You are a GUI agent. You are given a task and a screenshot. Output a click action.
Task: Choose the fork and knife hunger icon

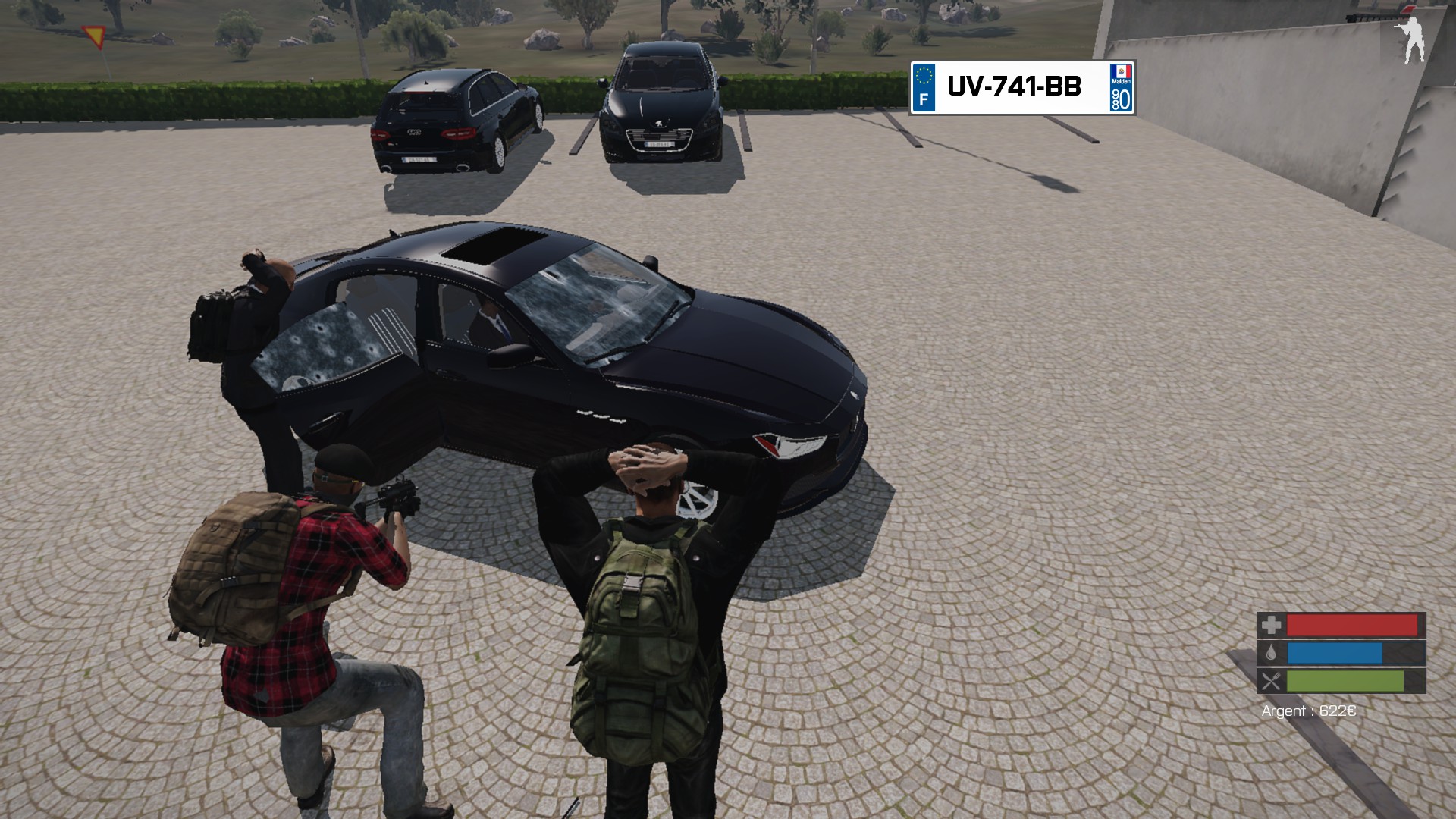tap(1271, 681)
